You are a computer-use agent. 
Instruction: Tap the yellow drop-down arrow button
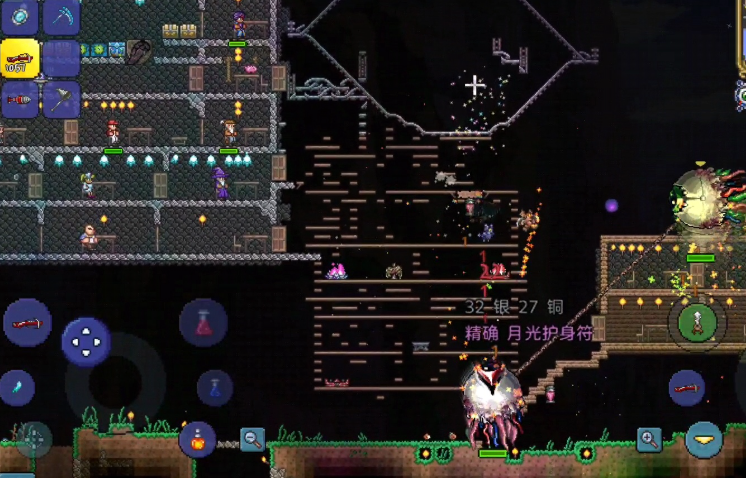(705, 439)
